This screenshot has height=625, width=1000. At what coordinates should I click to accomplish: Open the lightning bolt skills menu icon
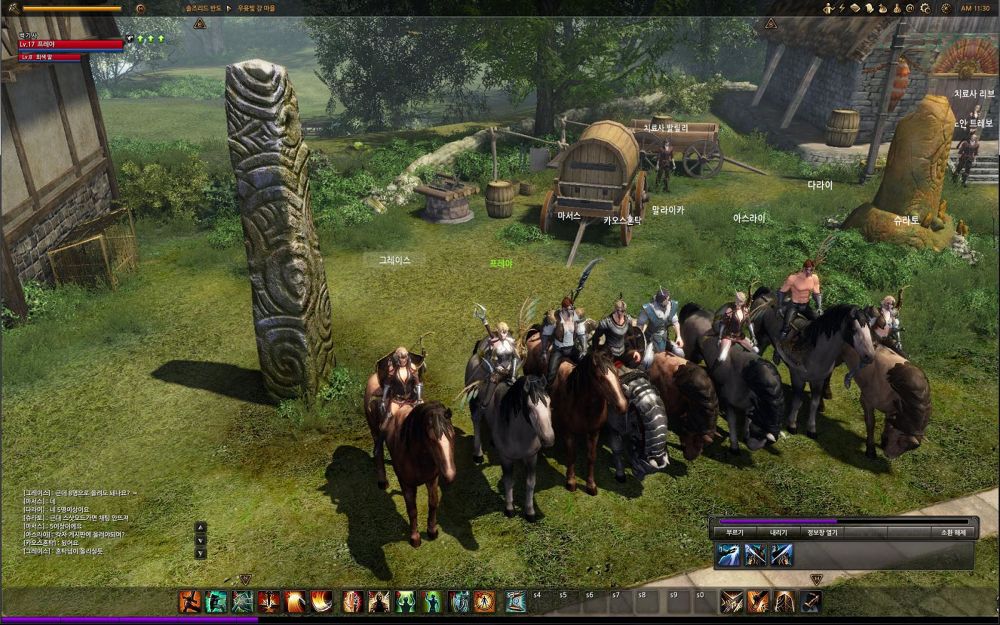(x=842, y=8)
